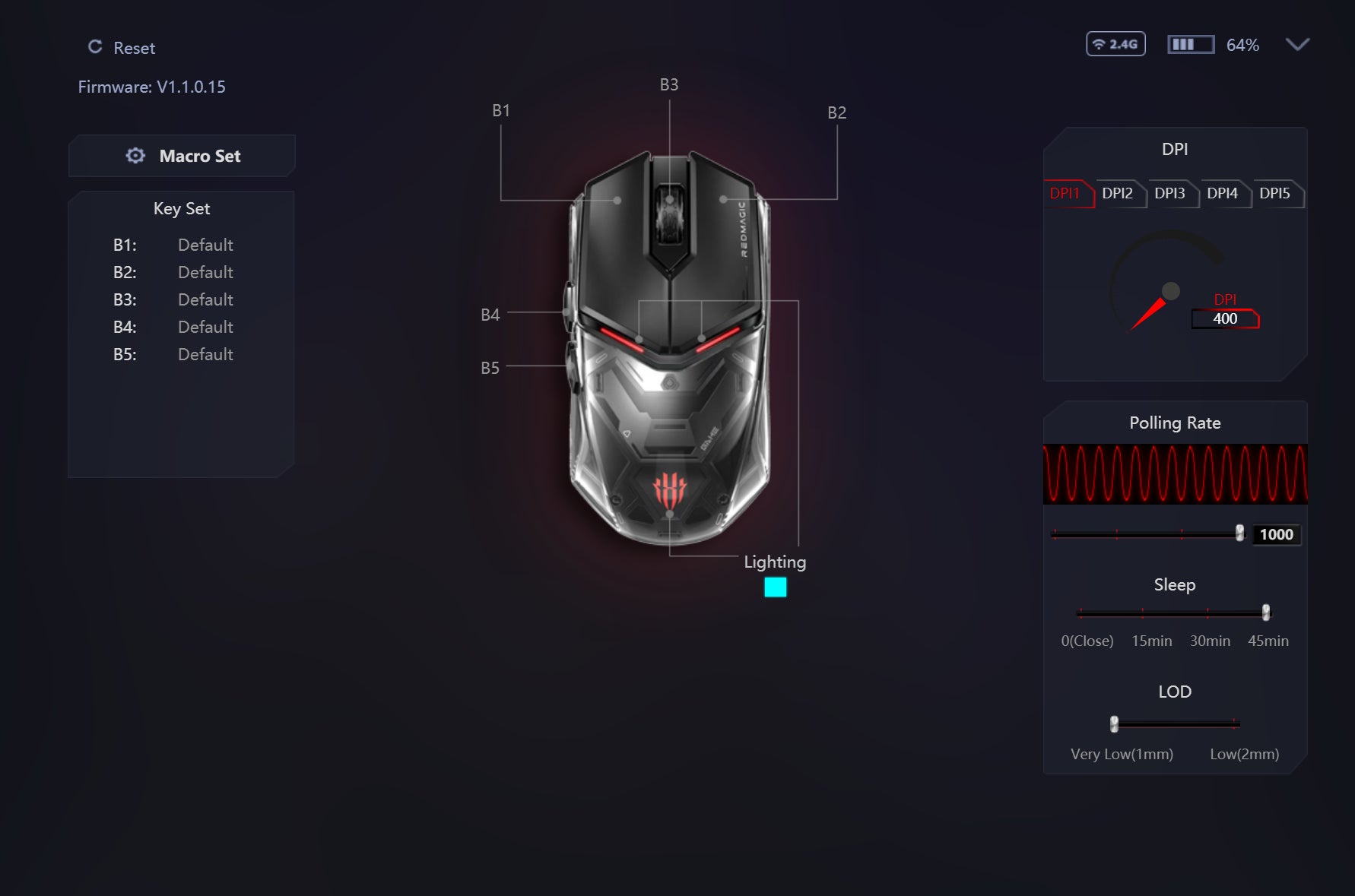Click the Polling Rate slider handle
This screenshot has width=1355, height=896.
point(1240,533)
